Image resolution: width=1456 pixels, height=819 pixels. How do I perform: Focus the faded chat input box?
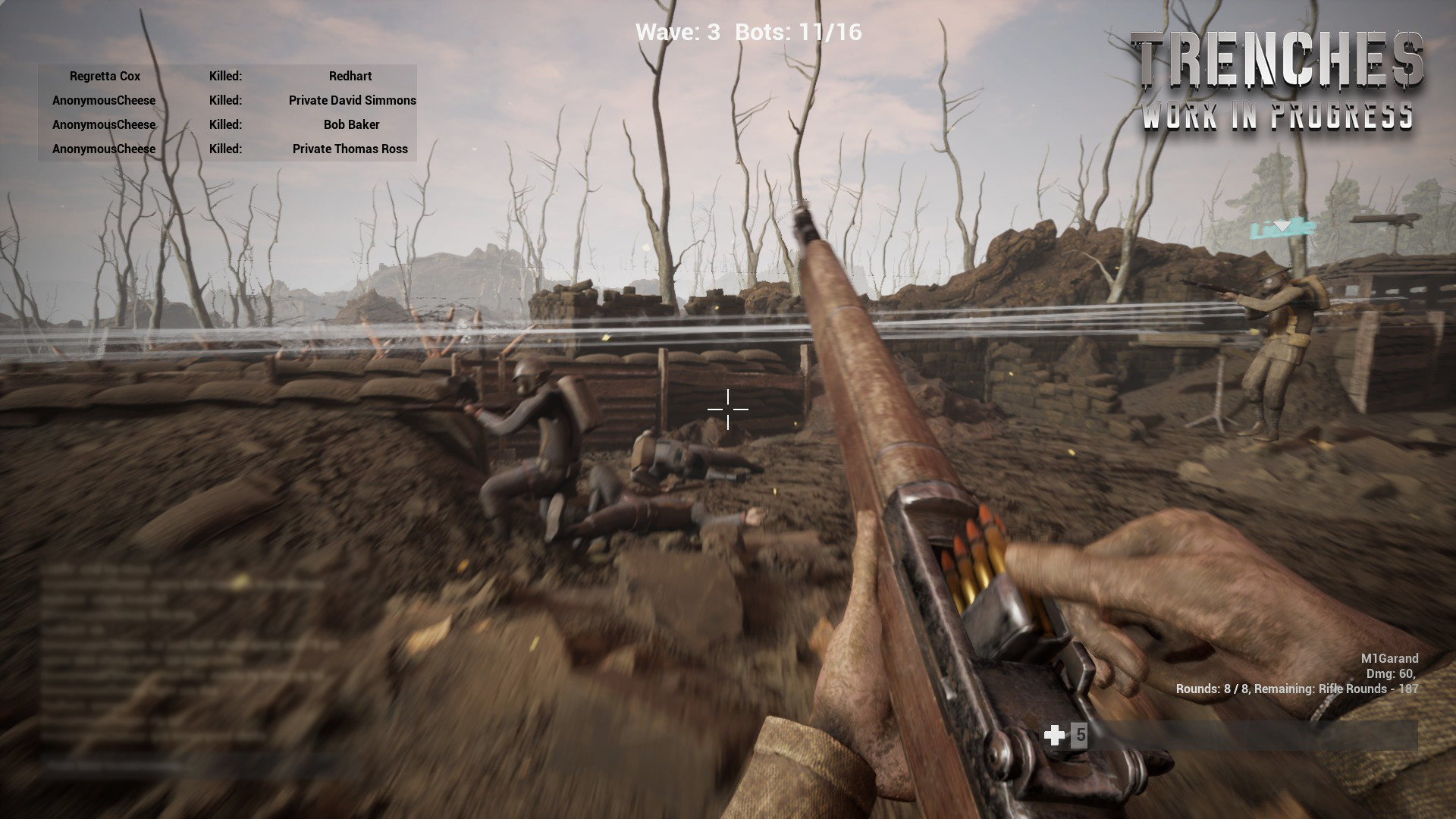point(190,766)
